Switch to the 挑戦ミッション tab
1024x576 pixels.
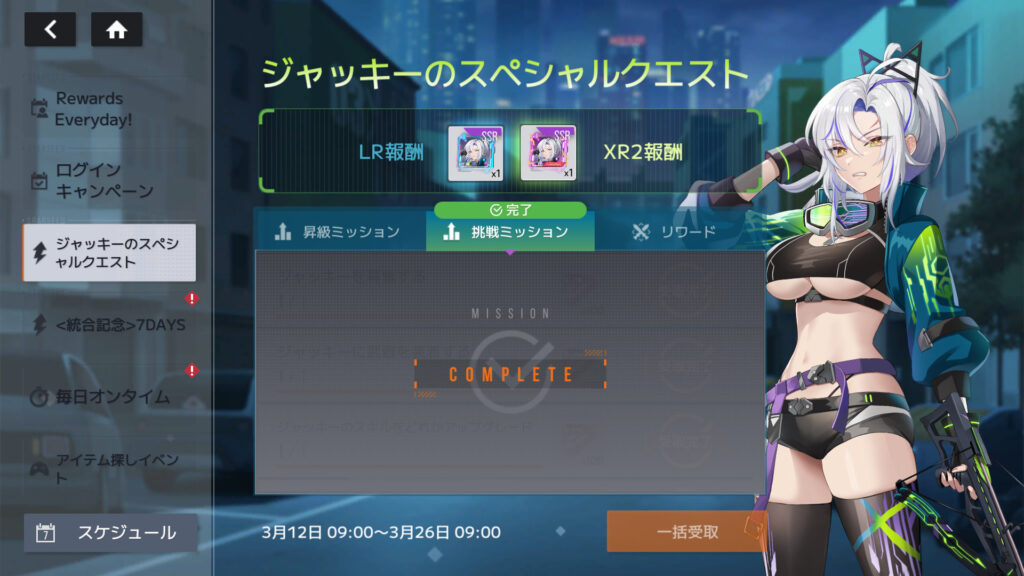pos(509,232)
